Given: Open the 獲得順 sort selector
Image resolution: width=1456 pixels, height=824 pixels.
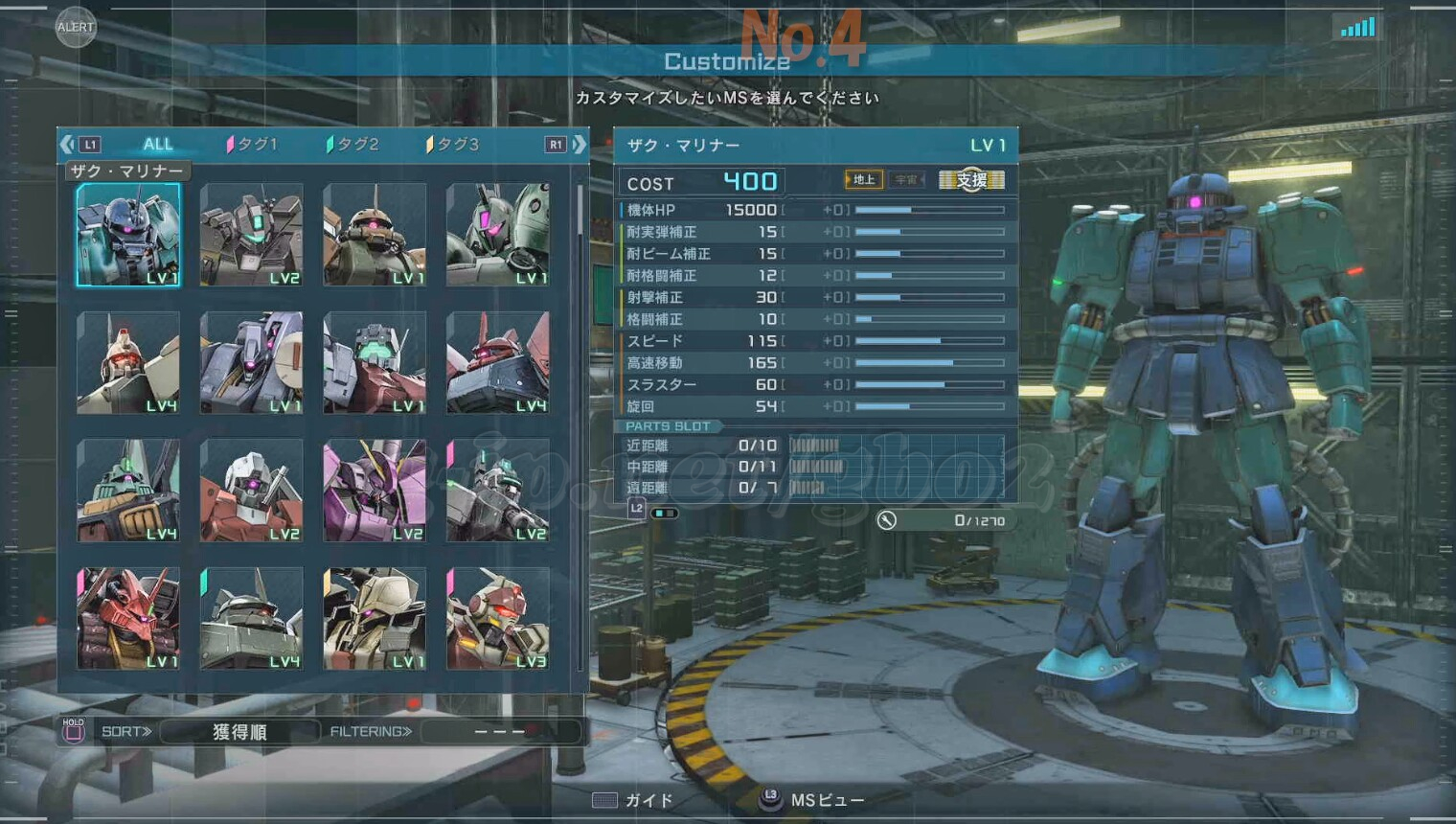Looking at the screenshot, I should click(239, 732).
